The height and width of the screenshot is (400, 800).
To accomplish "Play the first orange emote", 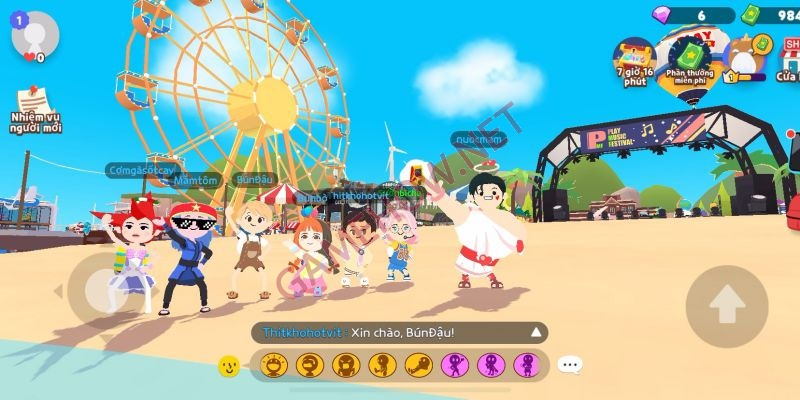I will coord(272,366).
